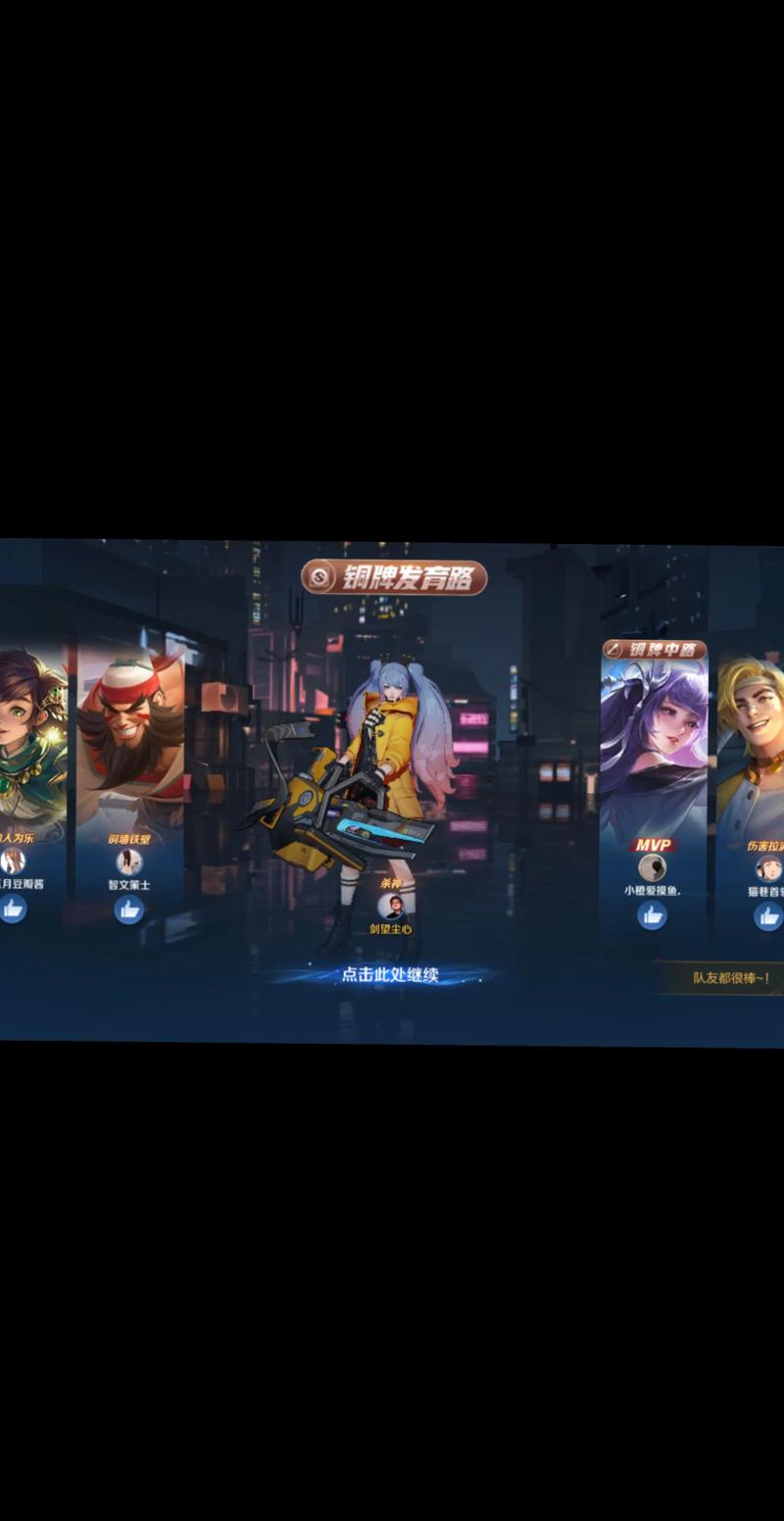Screen dimensions: 784x1521
Task: Like teammate 智文策士 with thumbs-up
Action: (128, 909)
